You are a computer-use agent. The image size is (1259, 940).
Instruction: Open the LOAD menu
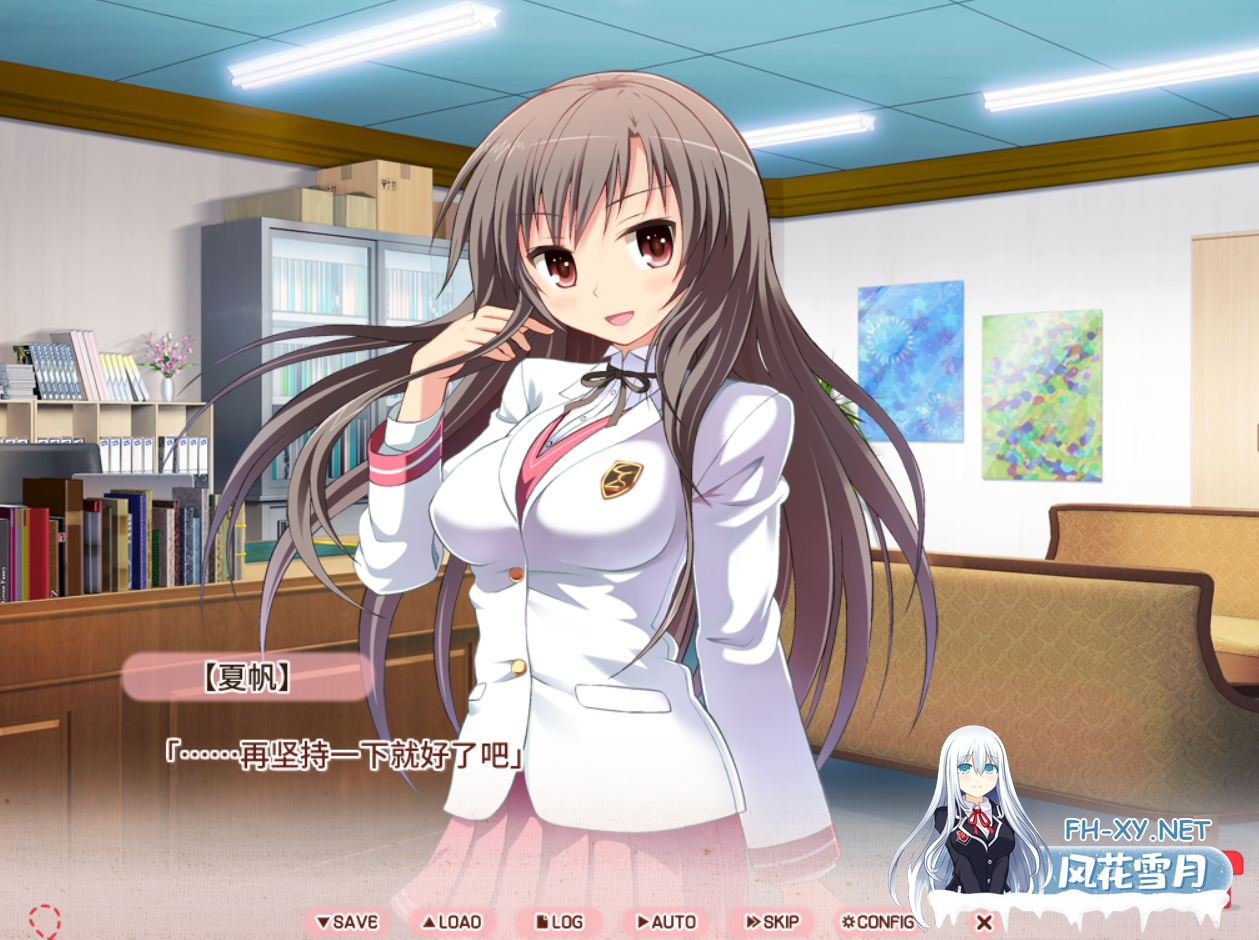pyautogui.click(x=452, y=922)
